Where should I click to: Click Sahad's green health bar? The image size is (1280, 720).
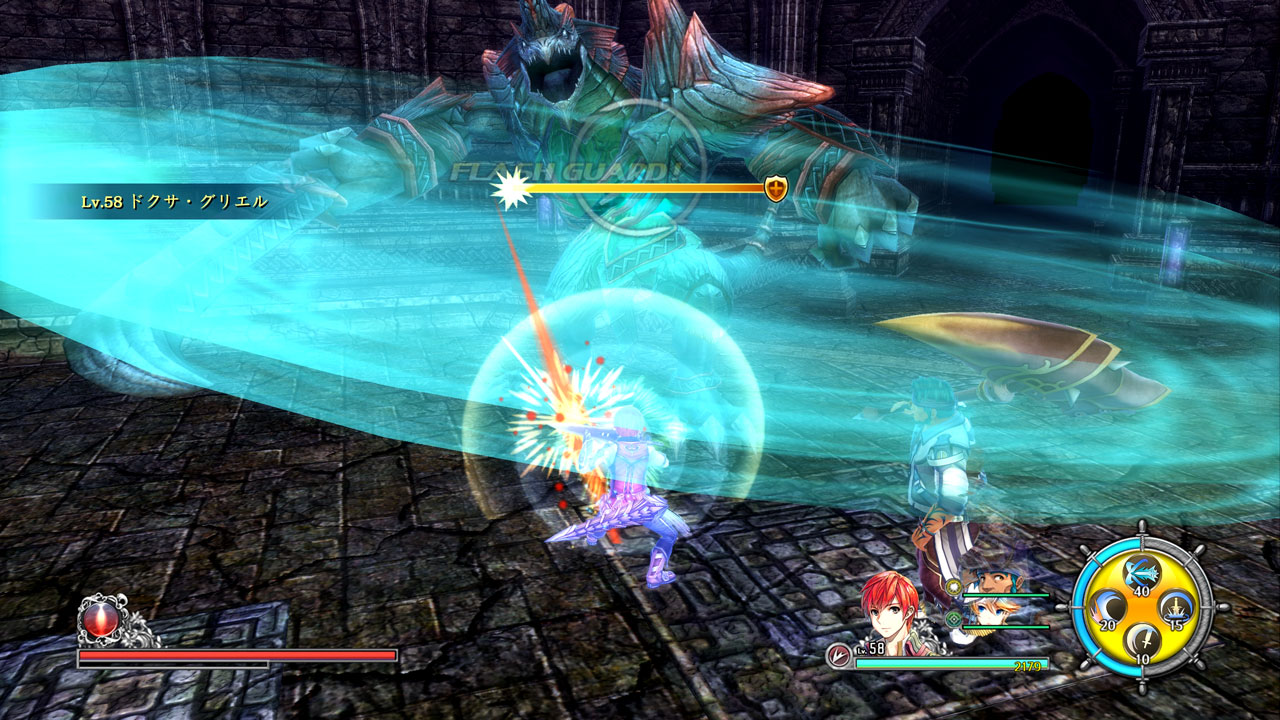(x=1005, y=595)
